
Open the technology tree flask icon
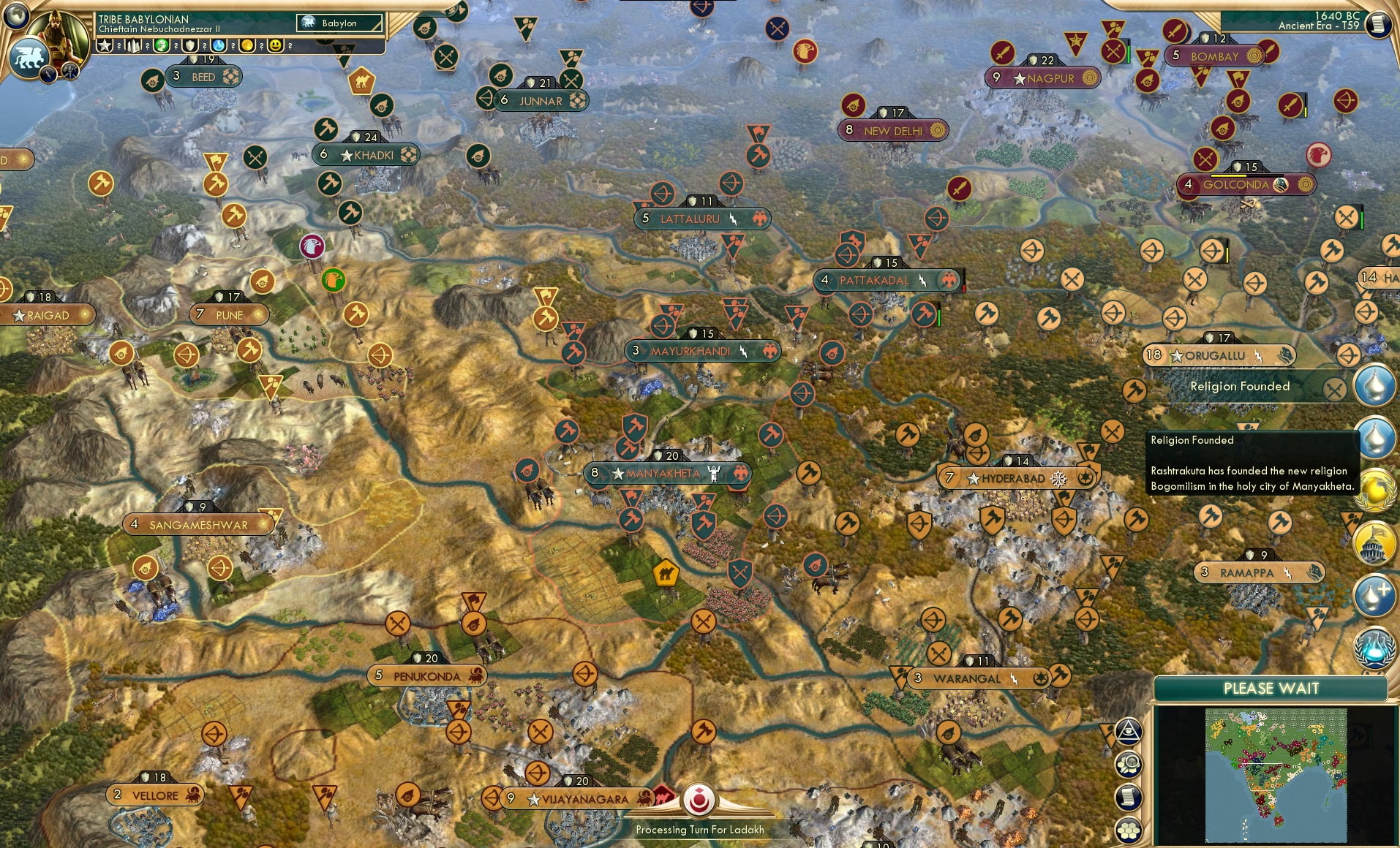[x=1375, y=647]
